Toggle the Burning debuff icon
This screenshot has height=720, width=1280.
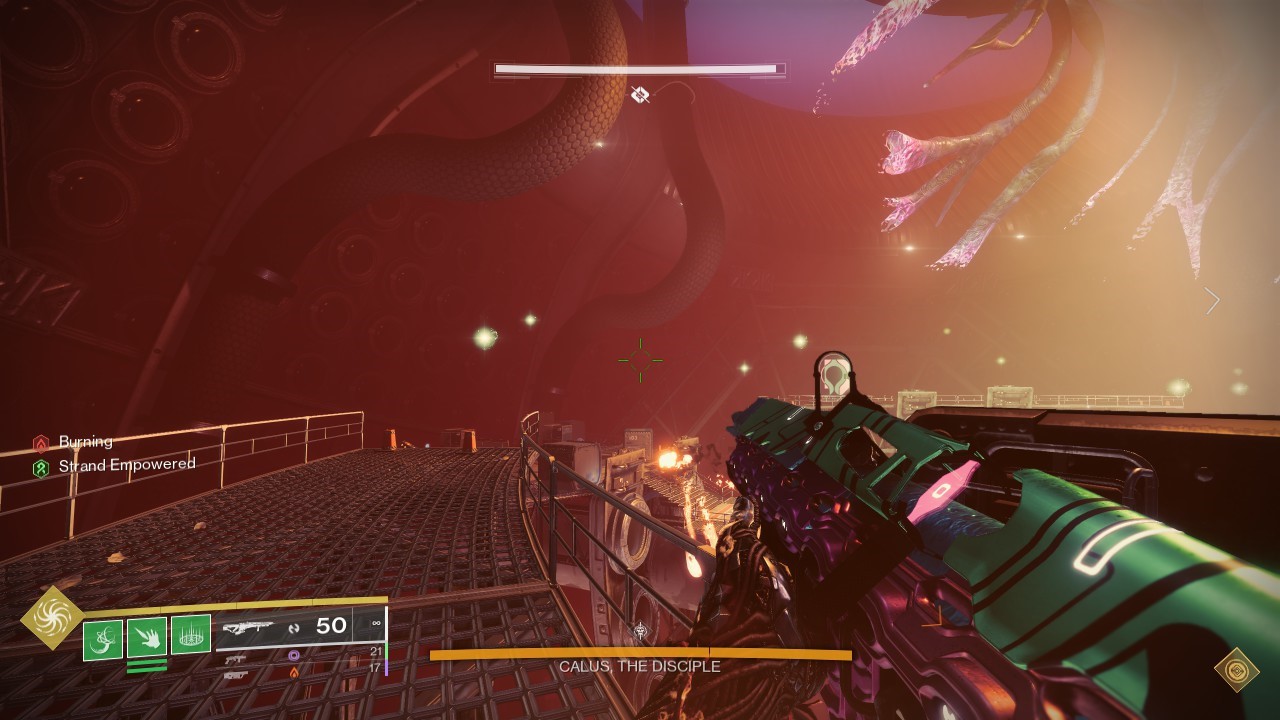point(42,441)
